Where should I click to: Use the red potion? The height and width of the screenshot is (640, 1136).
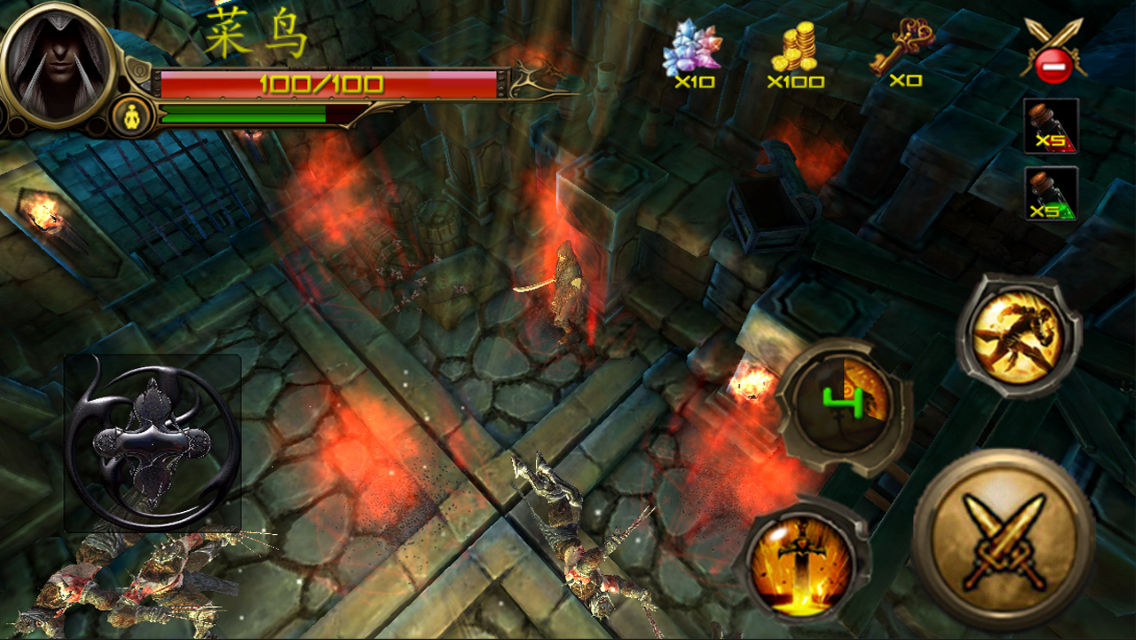point(1051,126)
